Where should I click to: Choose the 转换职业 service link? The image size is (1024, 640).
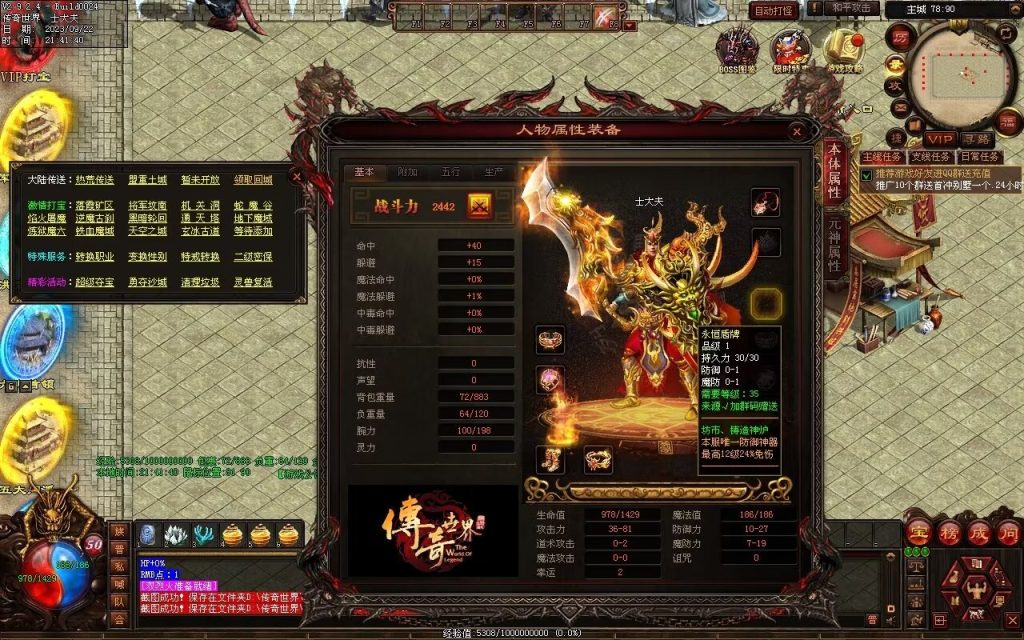pyautogui.click(x=94, y=256)
